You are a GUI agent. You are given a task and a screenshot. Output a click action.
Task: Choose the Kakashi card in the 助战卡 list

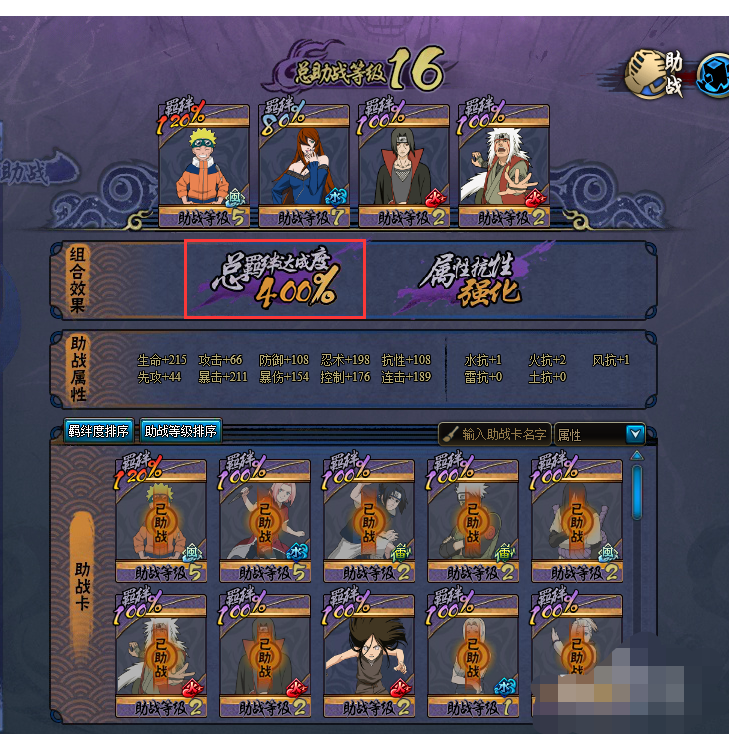[x=473, y=520]
